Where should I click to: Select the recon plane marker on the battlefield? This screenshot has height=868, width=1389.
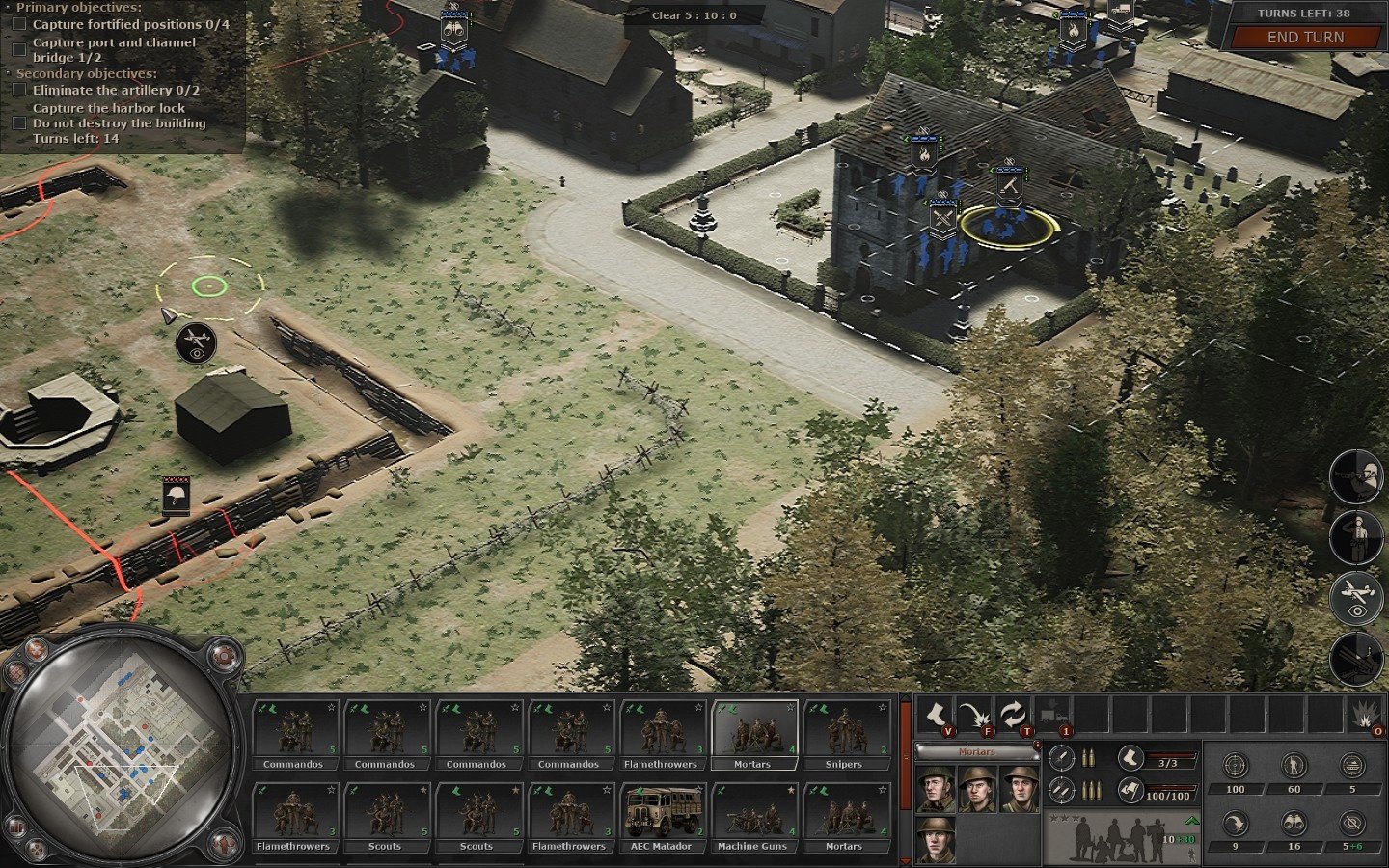196,341
